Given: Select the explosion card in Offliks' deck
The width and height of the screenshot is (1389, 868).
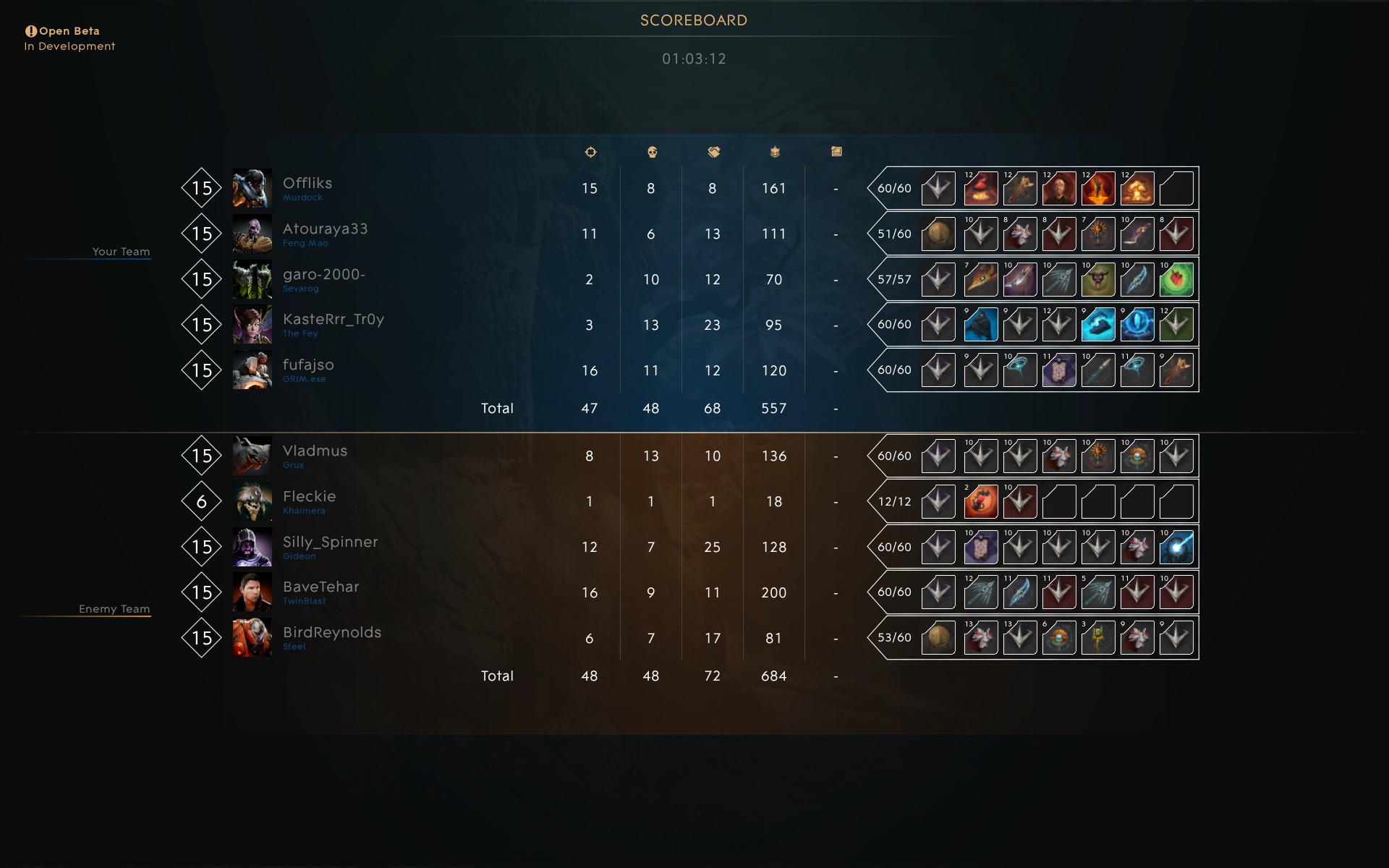Looking at the screenshot, I should [x=1137, y=189].
